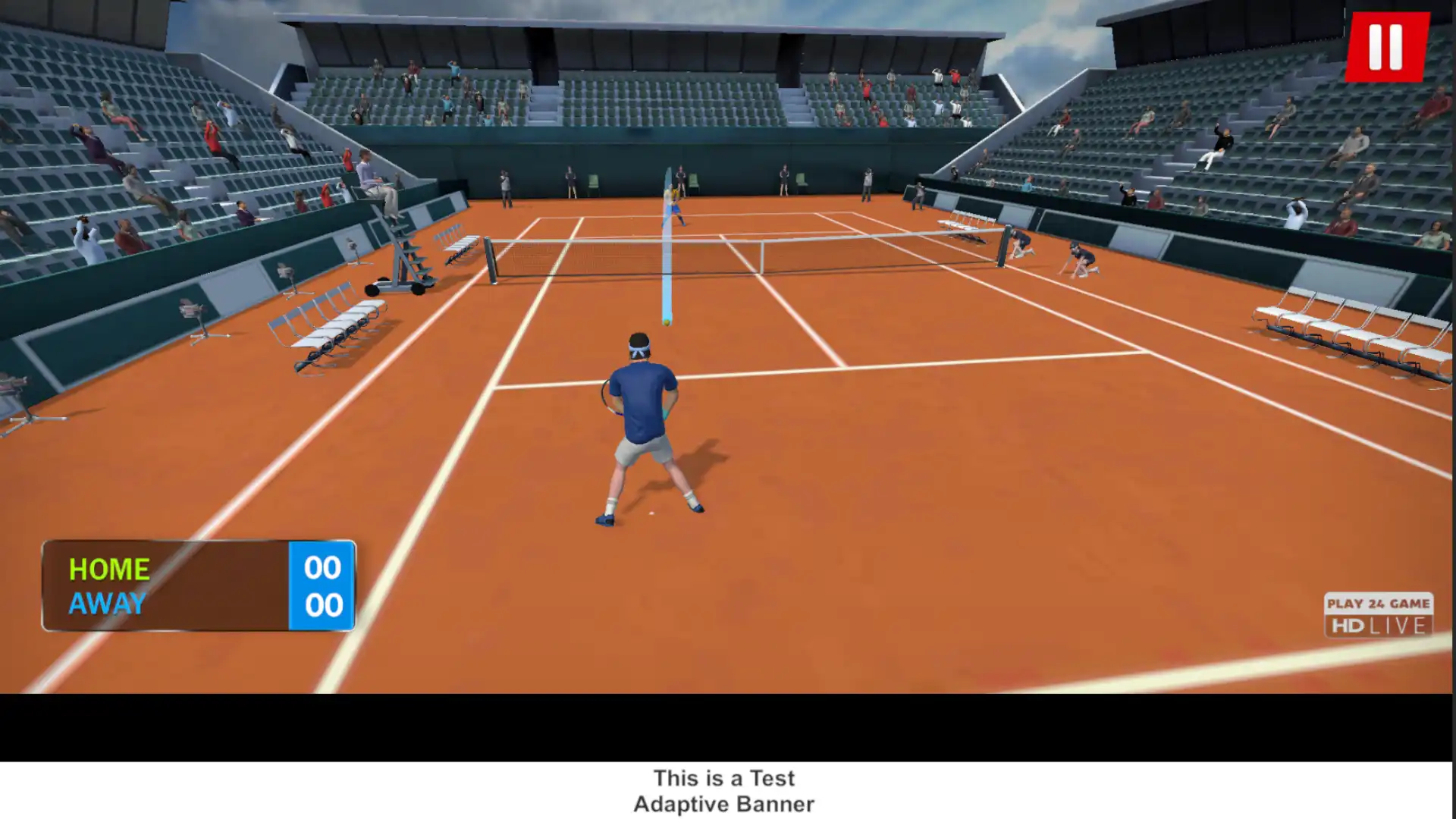Pause the match with the red button
The width and height of the screenshot is (1456, 819).
click(1386, 46)
